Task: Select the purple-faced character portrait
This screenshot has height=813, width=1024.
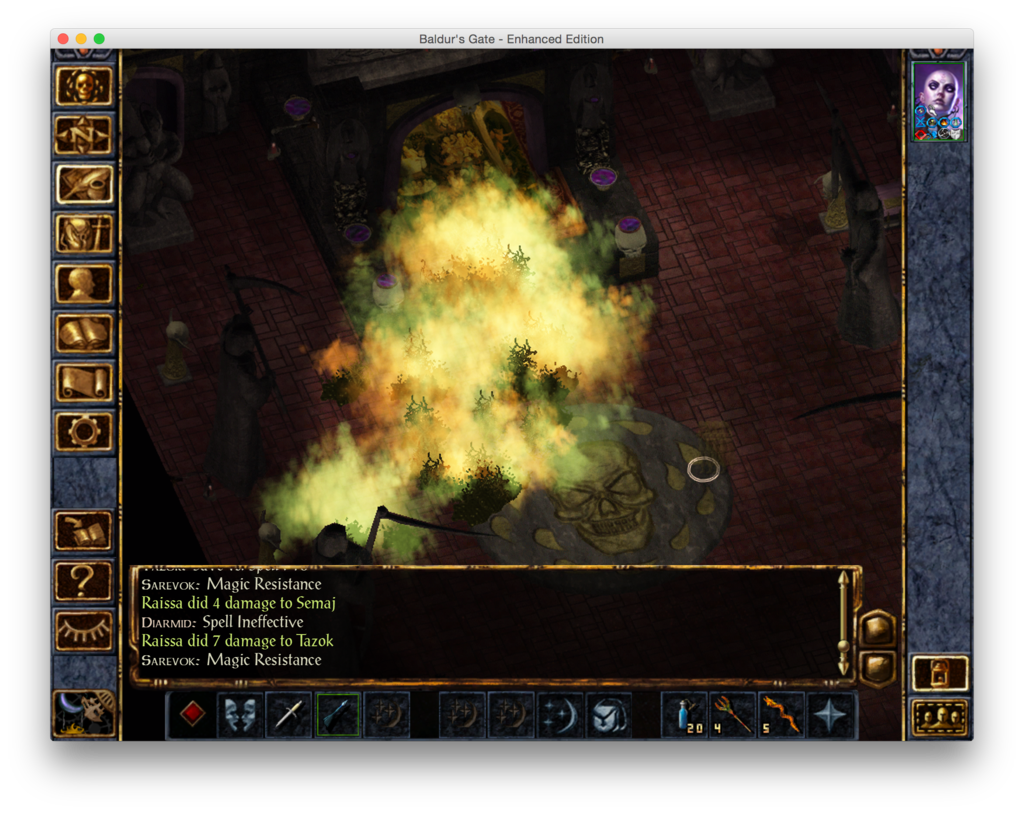Action: (939, 101)
